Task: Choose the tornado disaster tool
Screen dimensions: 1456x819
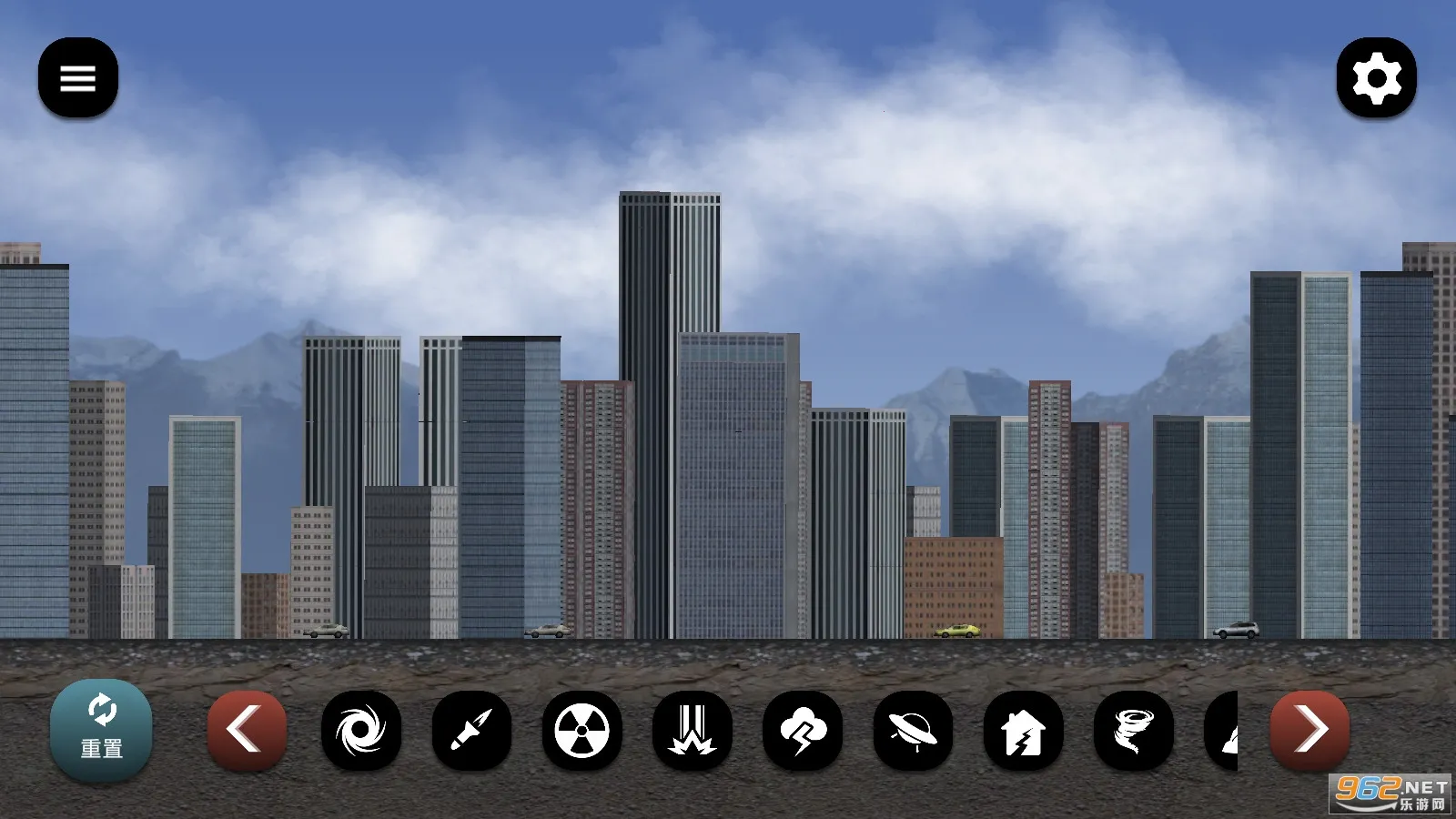Action: pyautogui.click(x=1133, y=731)
